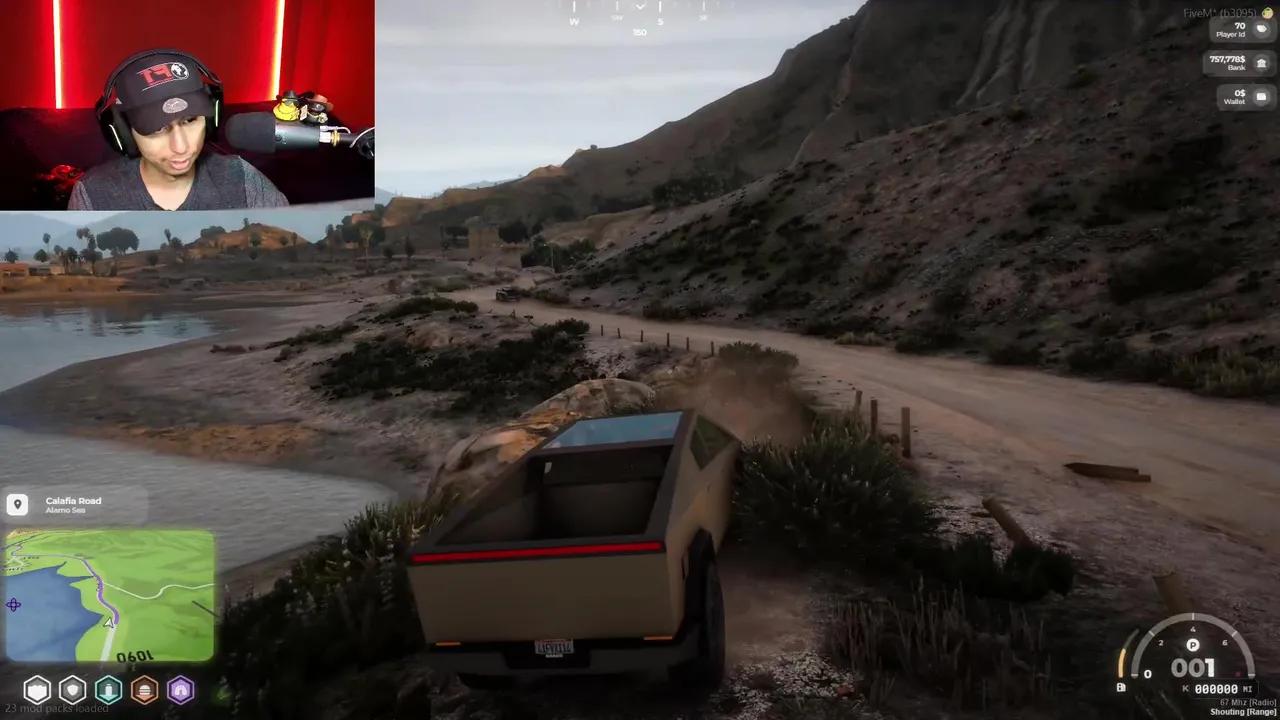Click the 757,778$ Bank balance
Image resolution: width=1280 pixels, height=720 pixels.
click(x=1227, y=57)
